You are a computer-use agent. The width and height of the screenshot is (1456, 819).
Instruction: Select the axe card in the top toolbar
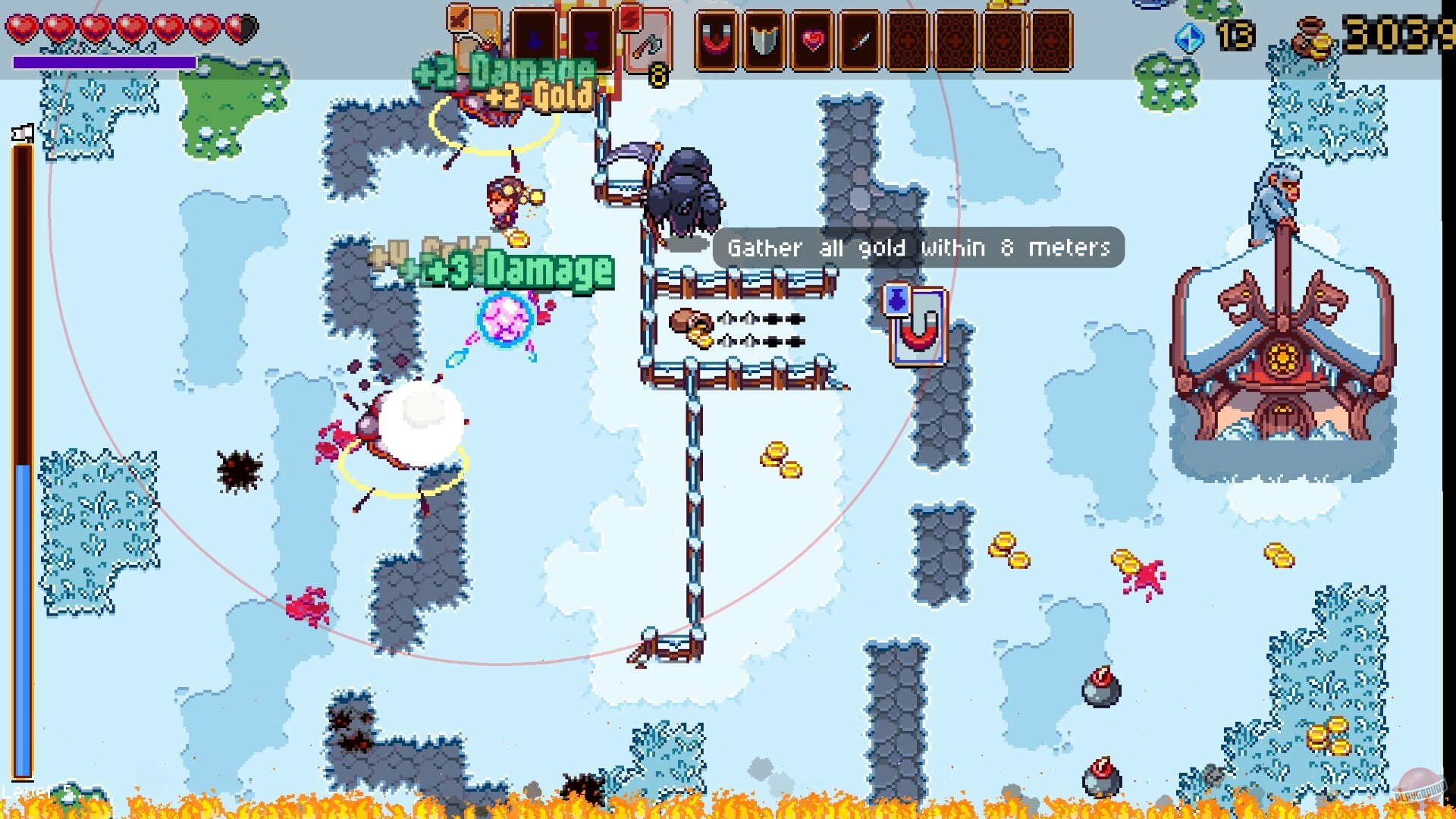point(649,45)
